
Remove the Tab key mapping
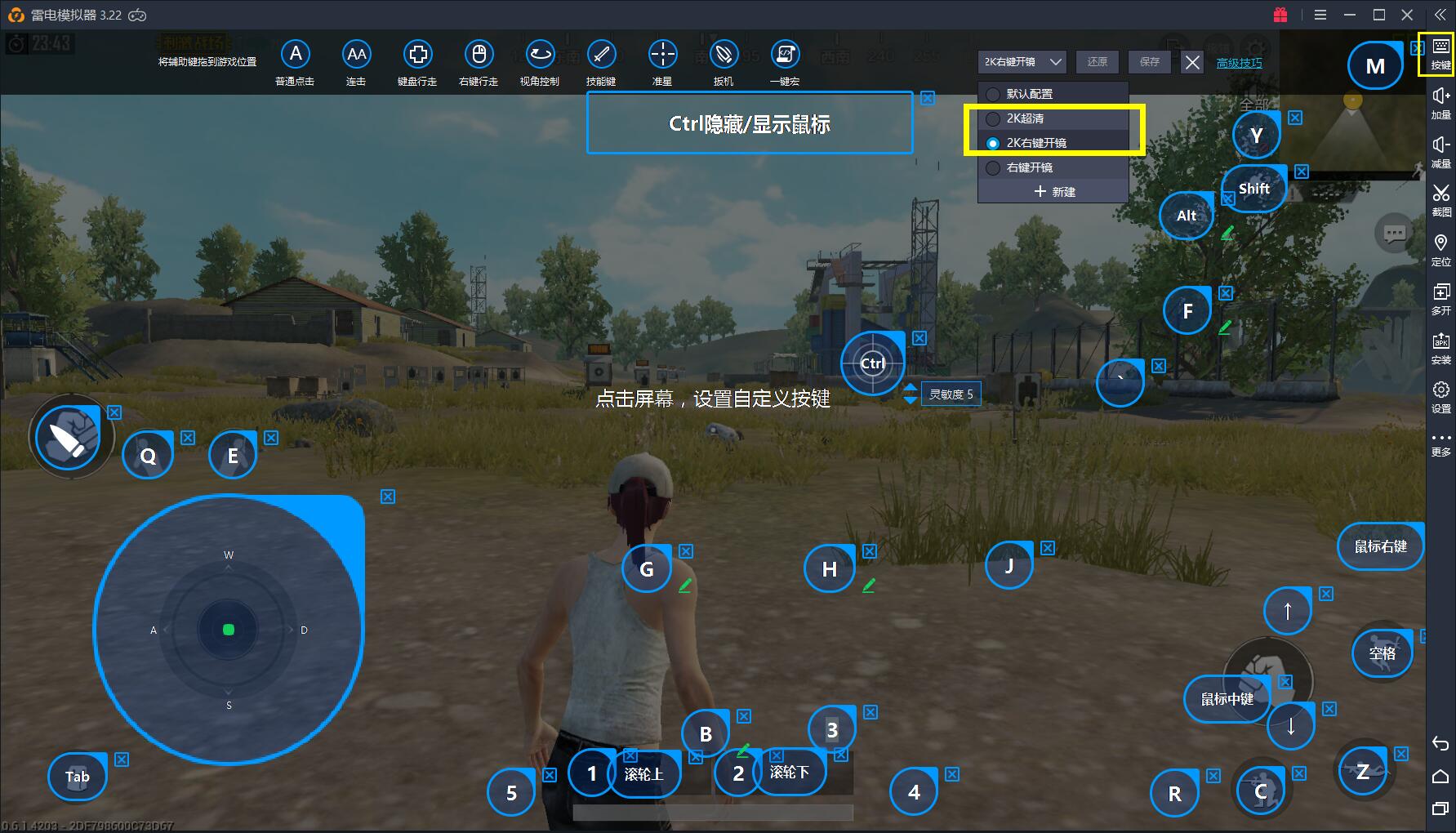[122, 759]
